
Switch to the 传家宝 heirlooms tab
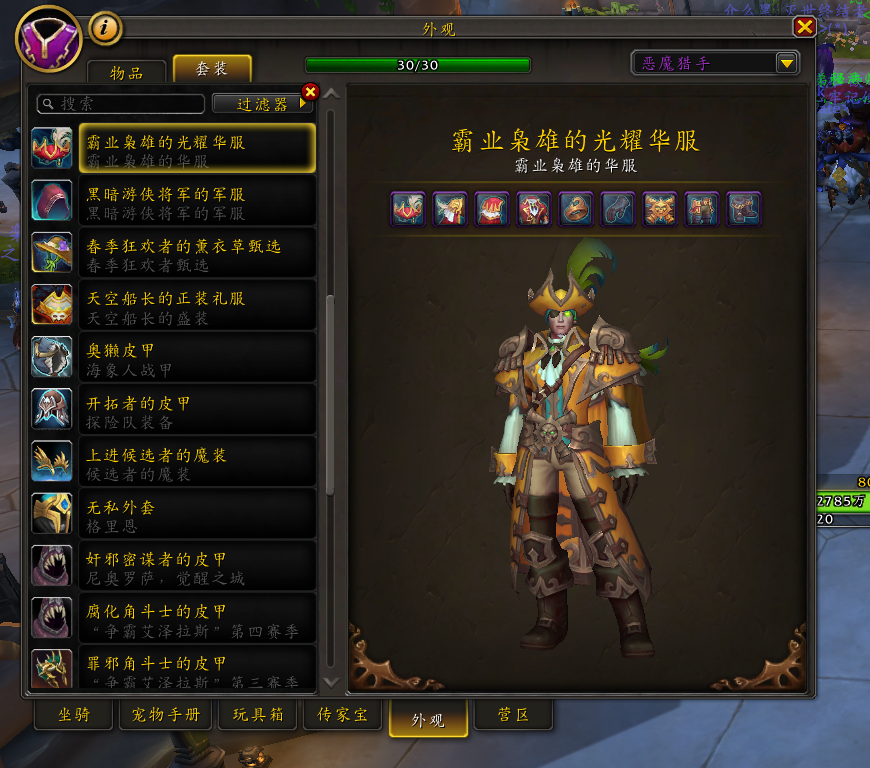coord(342,716)
